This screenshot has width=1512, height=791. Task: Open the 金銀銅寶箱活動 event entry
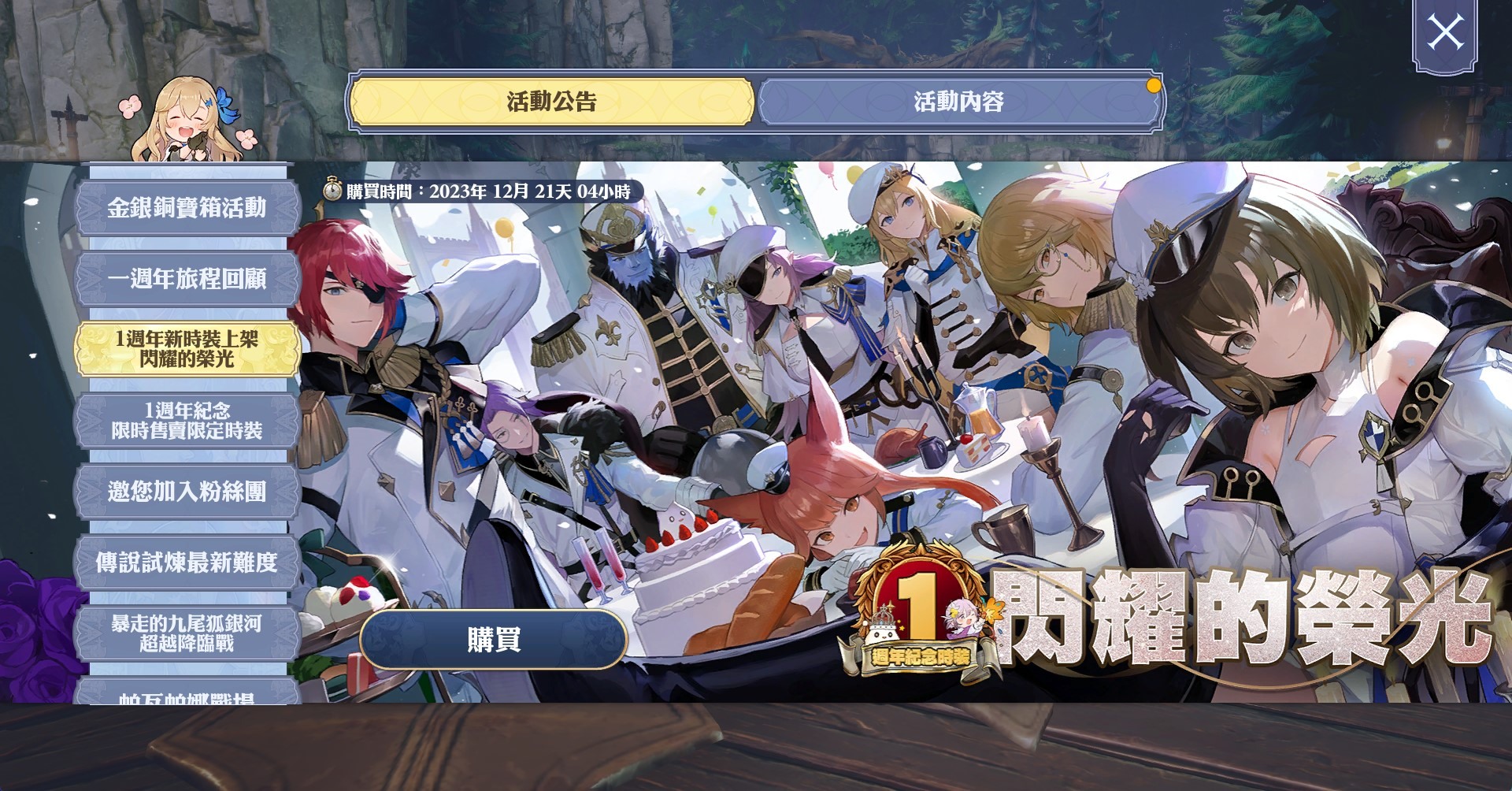point(187,210)
